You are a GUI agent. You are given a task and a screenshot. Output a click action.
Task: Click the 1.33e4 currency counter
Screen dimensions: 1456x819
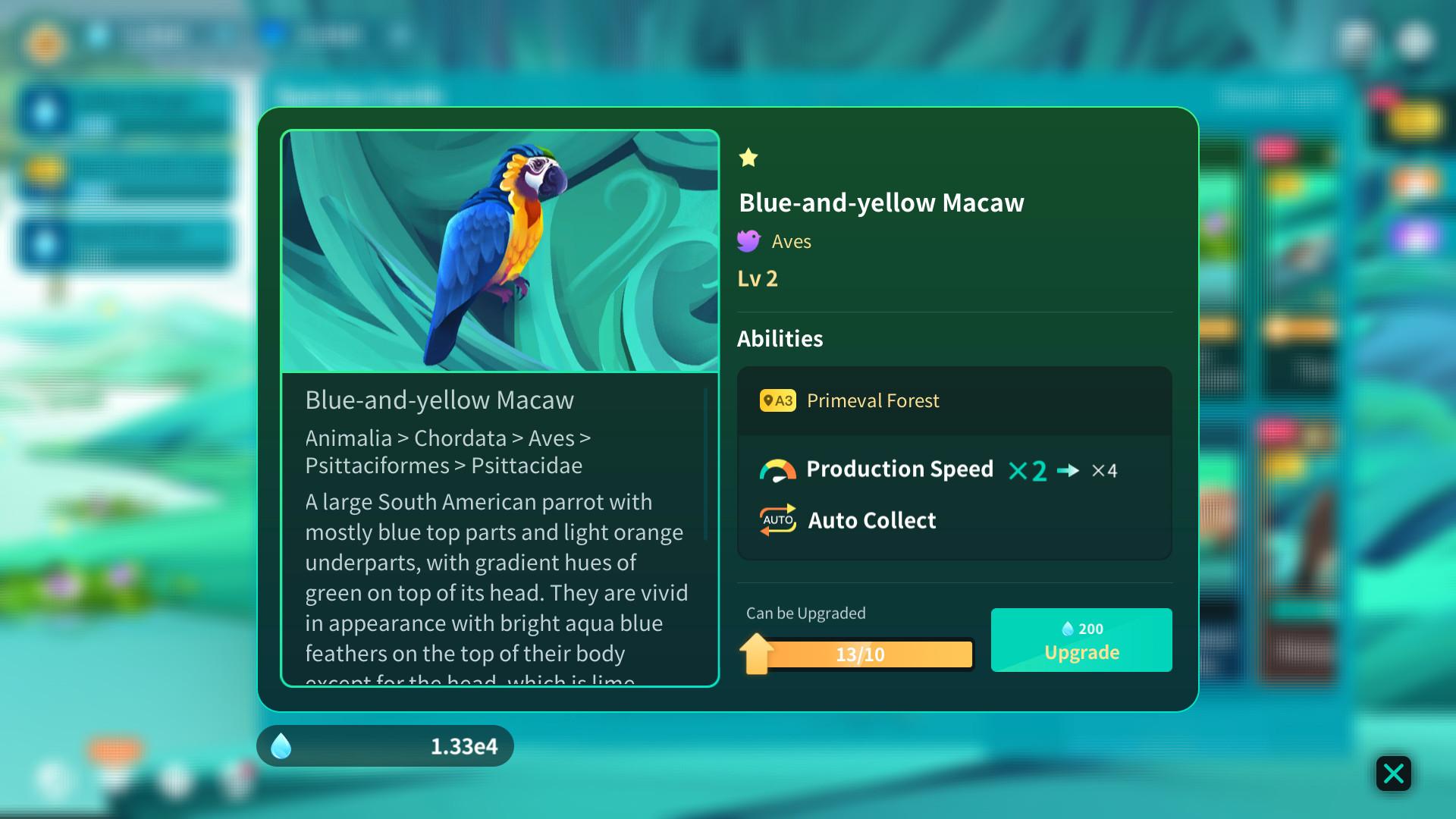[x=464, y=746]
